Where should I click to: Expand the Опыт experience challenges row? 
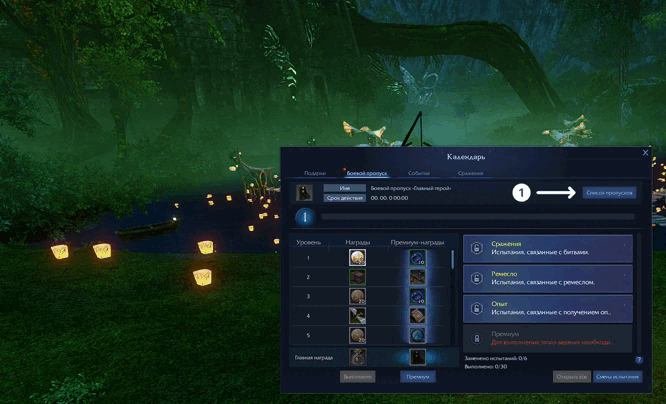[547, 308]
